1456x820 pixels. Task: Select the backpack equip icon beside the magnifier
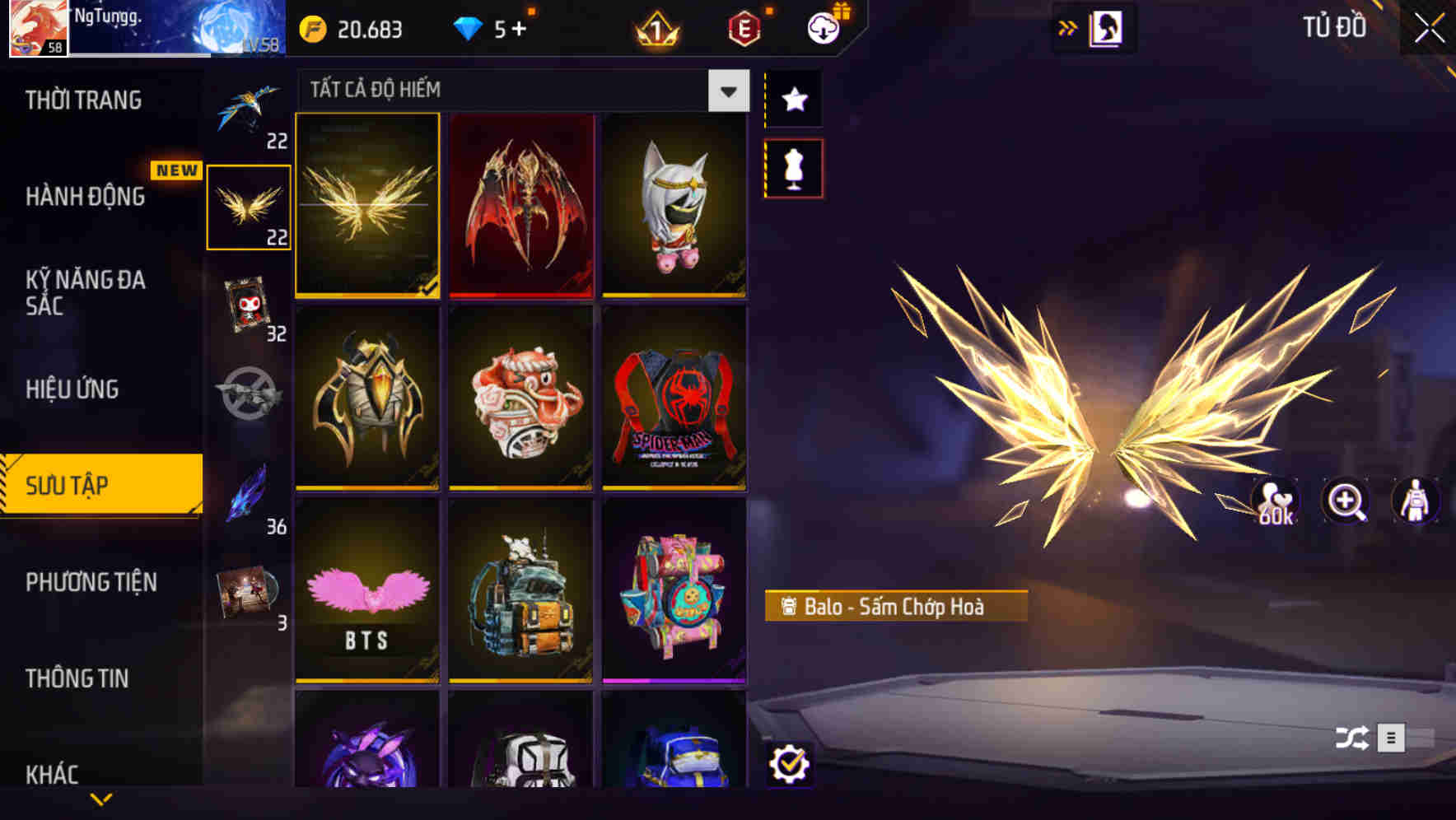(1415, 502)
